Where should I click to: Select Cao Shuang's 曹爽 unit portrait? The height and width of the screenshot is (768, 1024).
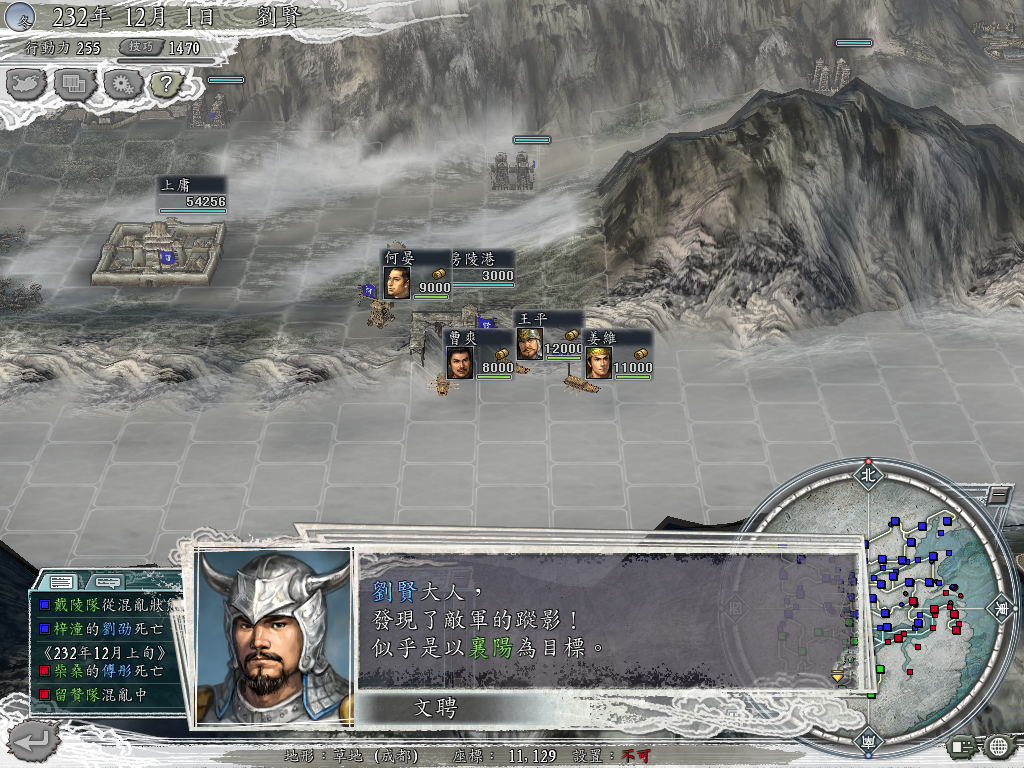click(x=460, y=362)
